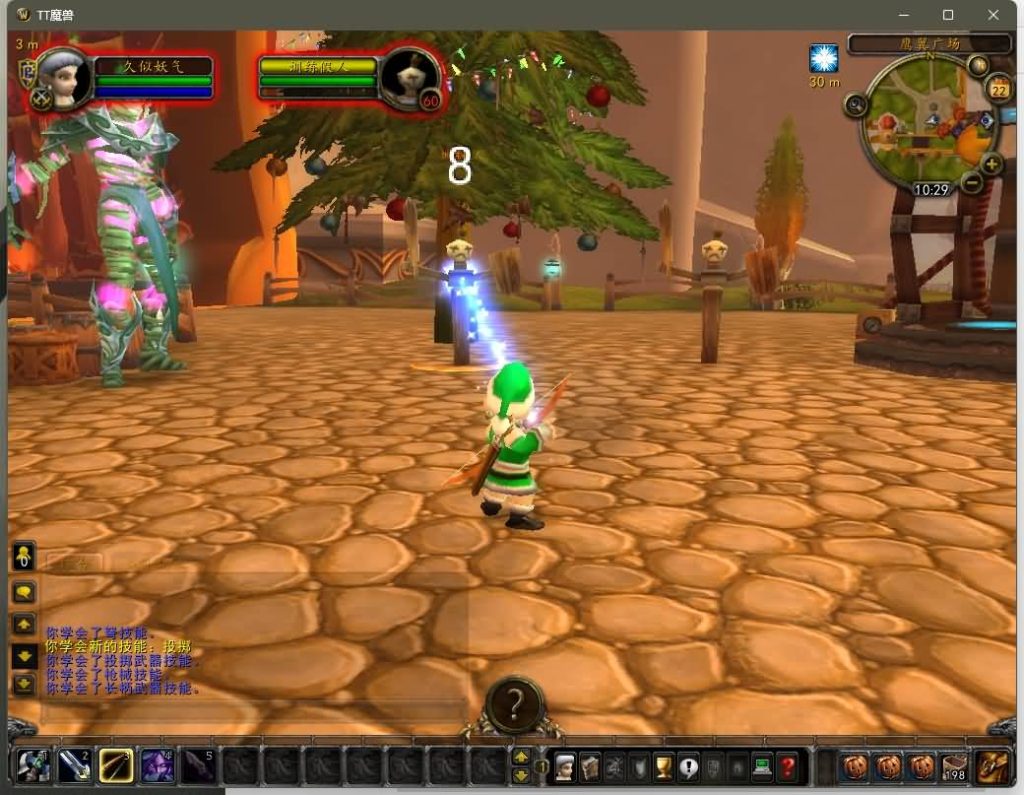The width and height of the screenshot is (1024, 795).
Task: Click the question mark button above action bar
Action: coord(514,706)
